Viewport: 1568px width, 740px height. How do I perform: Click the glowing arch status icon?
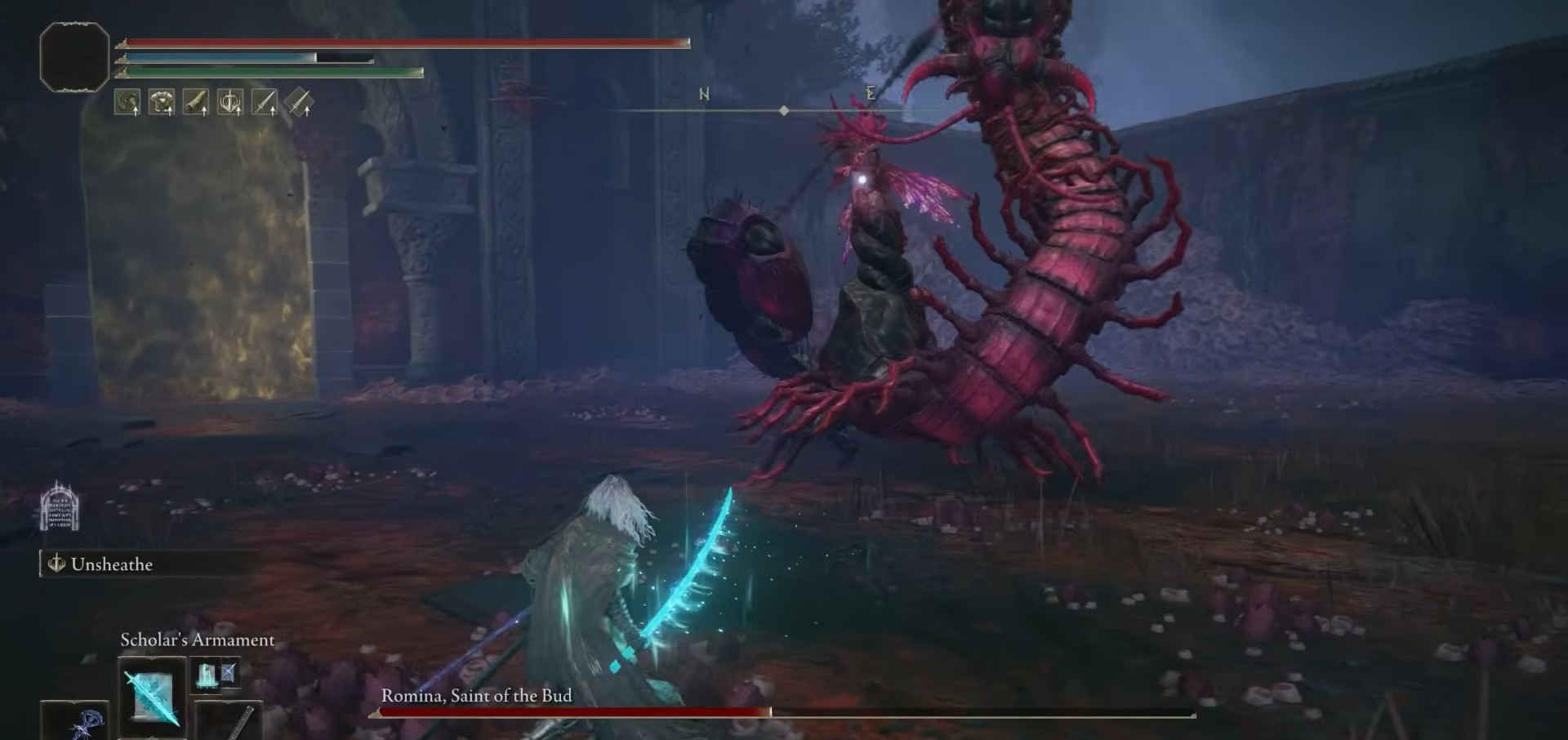[x=60, y=506]
